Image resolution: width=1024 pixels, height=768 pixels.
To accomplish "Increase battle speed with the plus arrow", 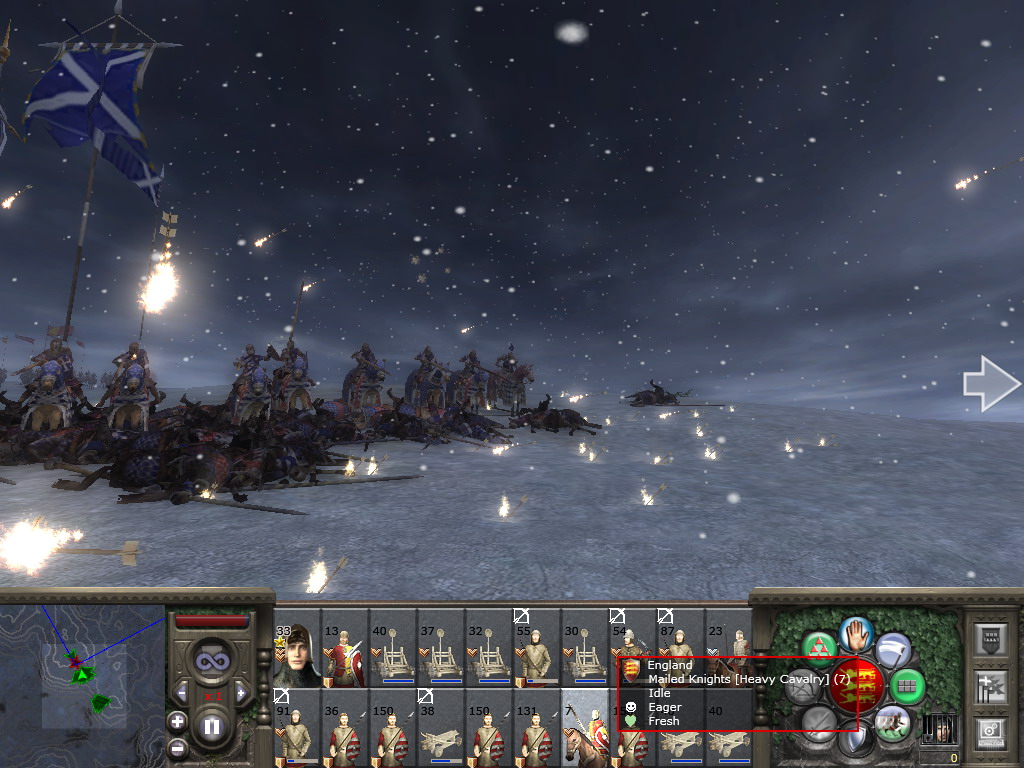I will (240, 691).
